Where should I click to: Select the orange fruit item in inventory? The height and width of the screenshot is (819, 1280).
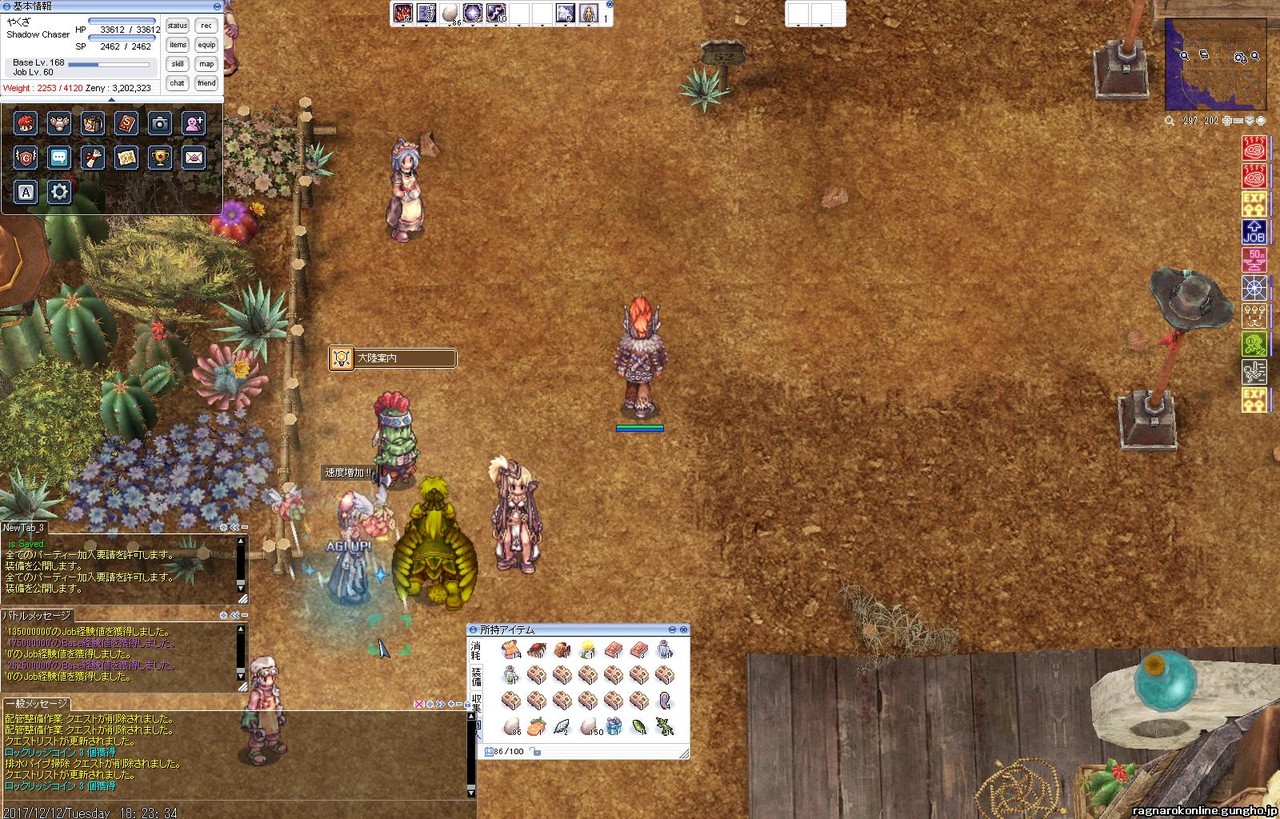click(537, 727)
